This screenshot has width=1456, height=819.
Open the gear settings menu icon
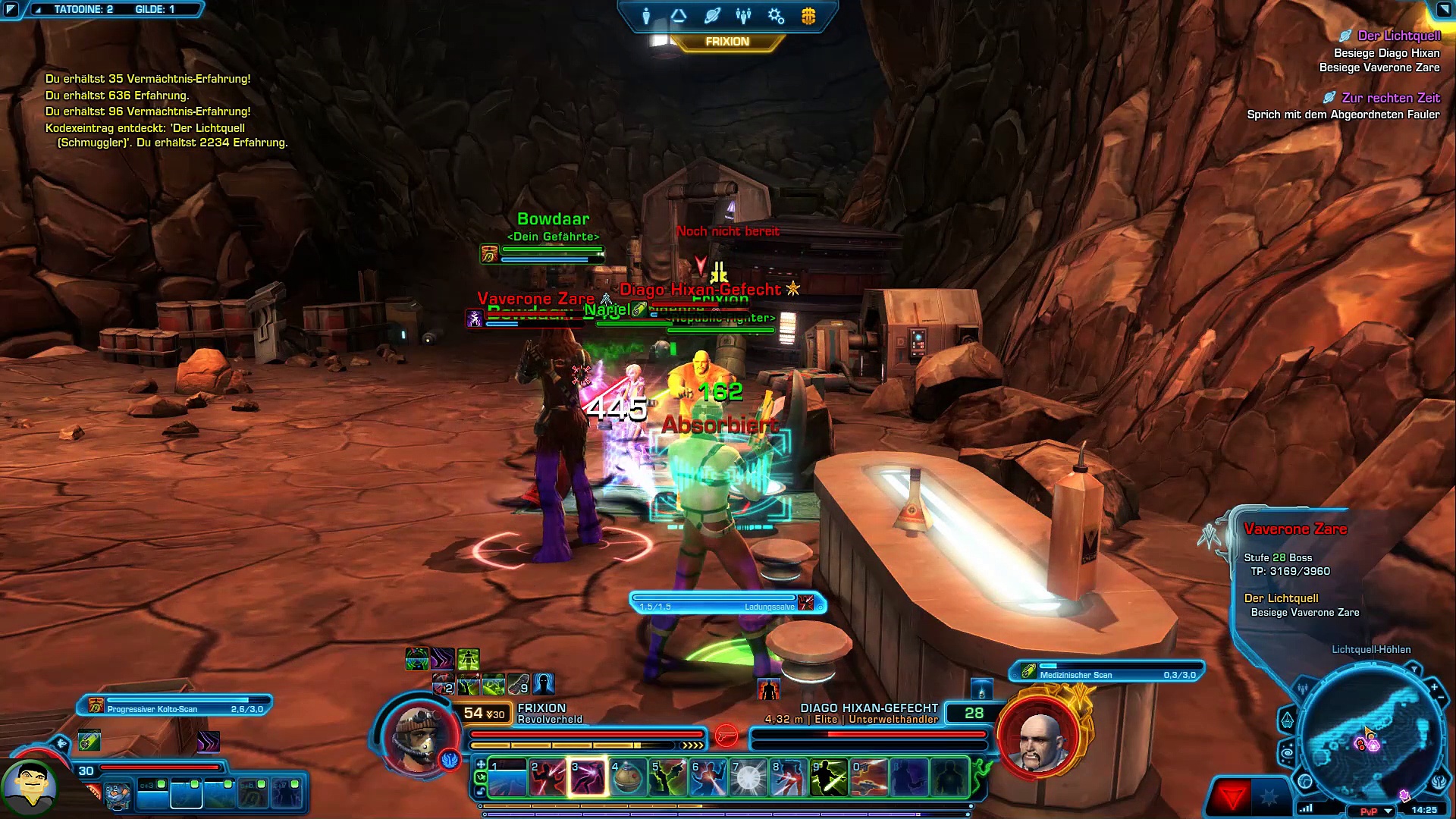(x=776, y=16)
